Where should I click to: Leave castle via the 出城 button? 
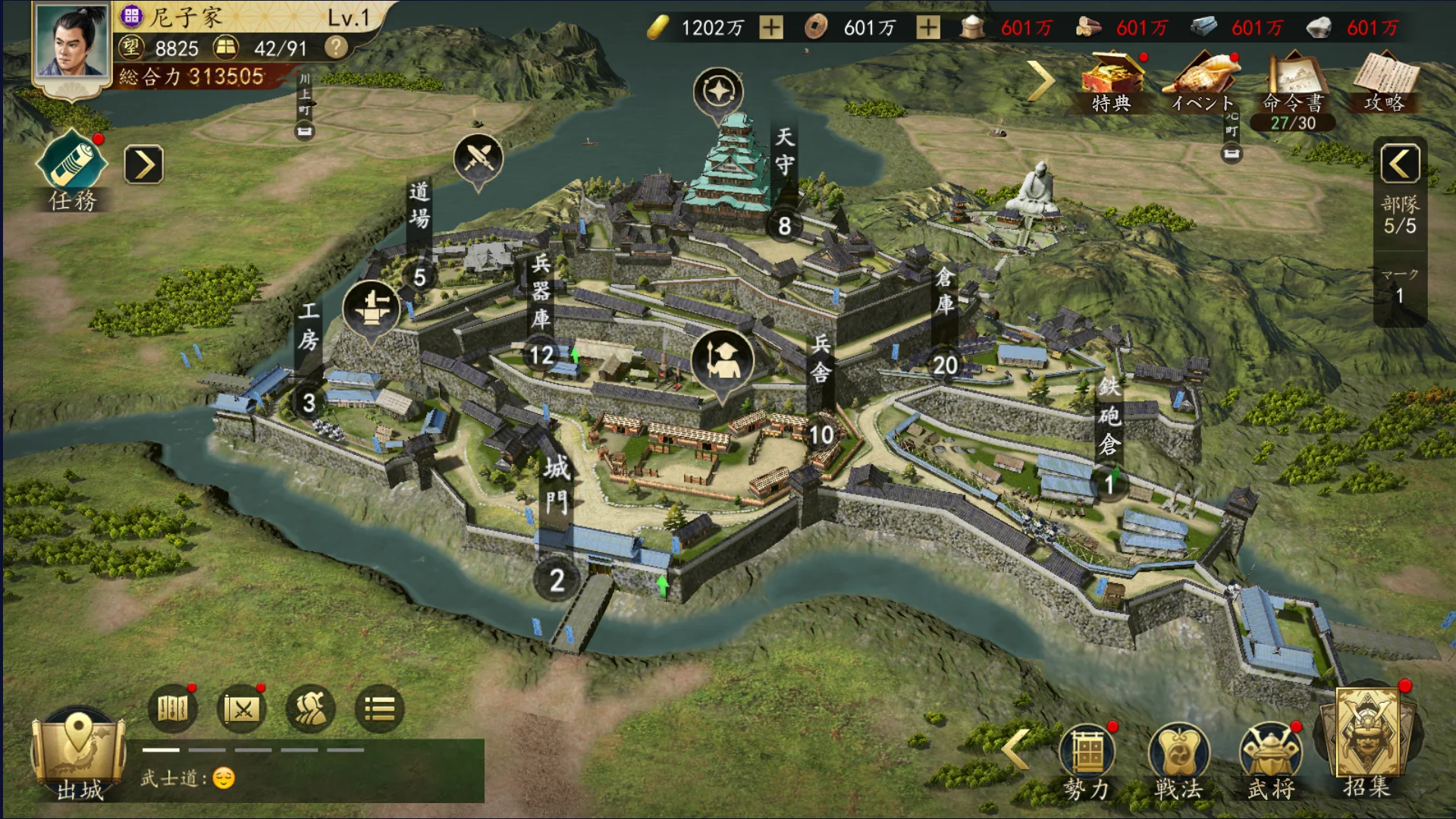pyautogui.click(x=79, y=755)
